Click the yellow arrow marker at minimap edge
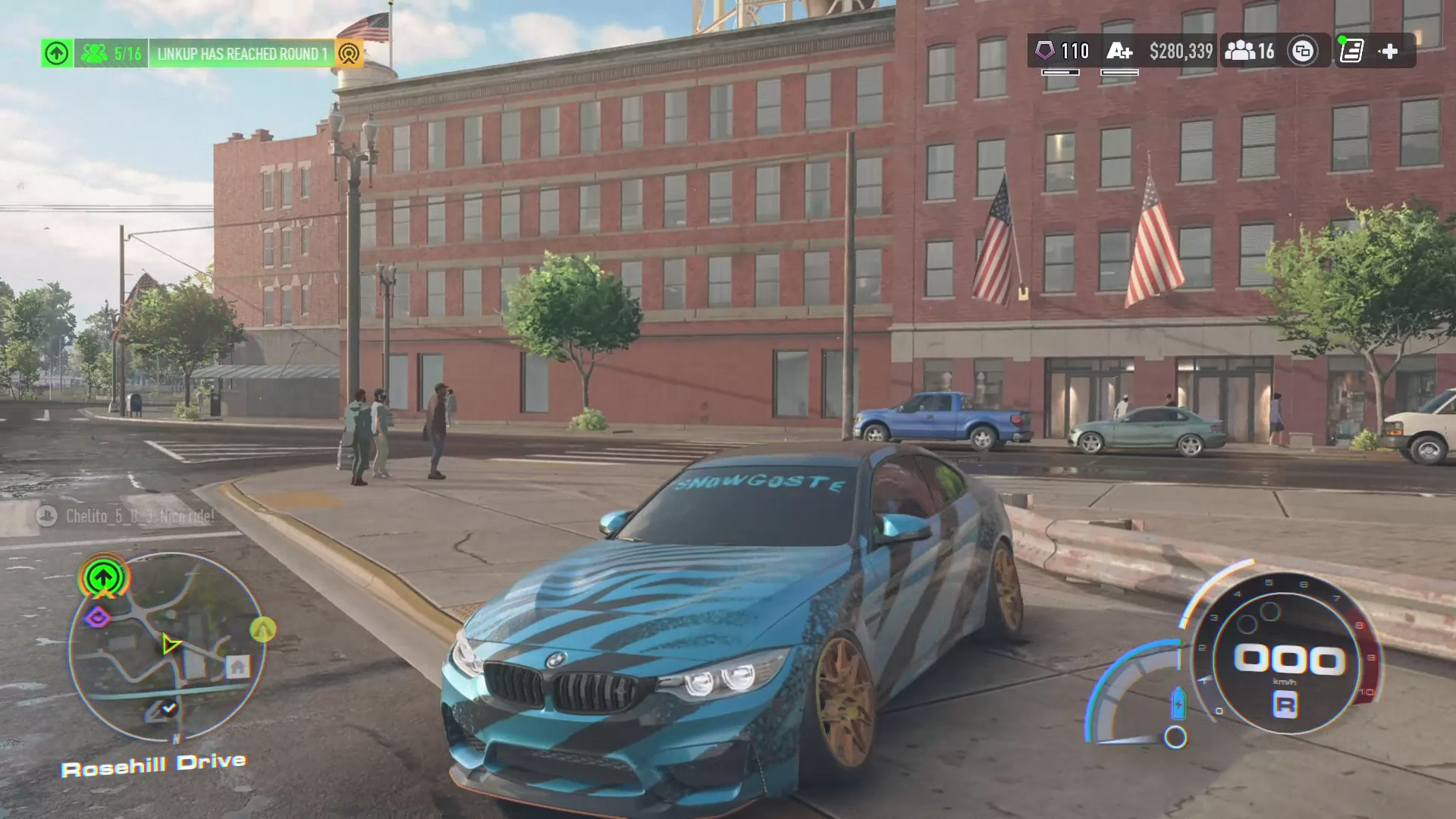 [262, 629]
